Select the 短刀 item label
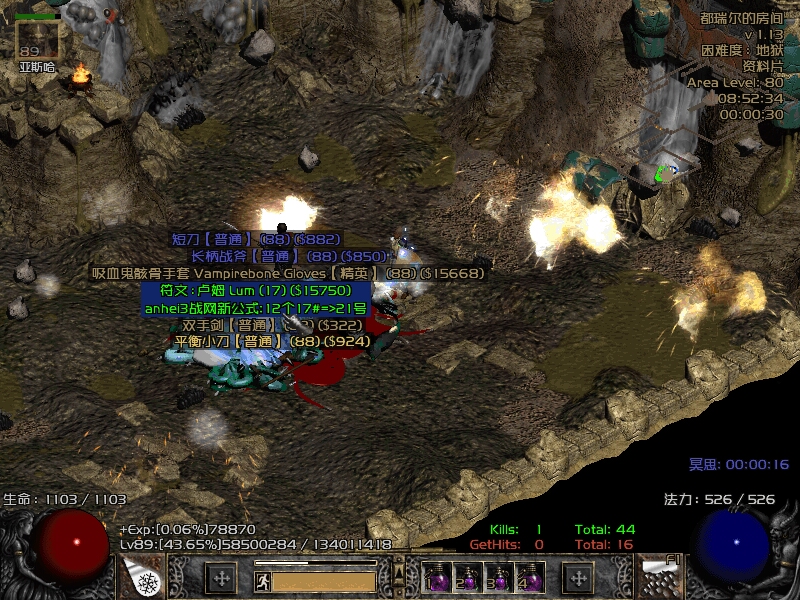 (x=256, y=240)
